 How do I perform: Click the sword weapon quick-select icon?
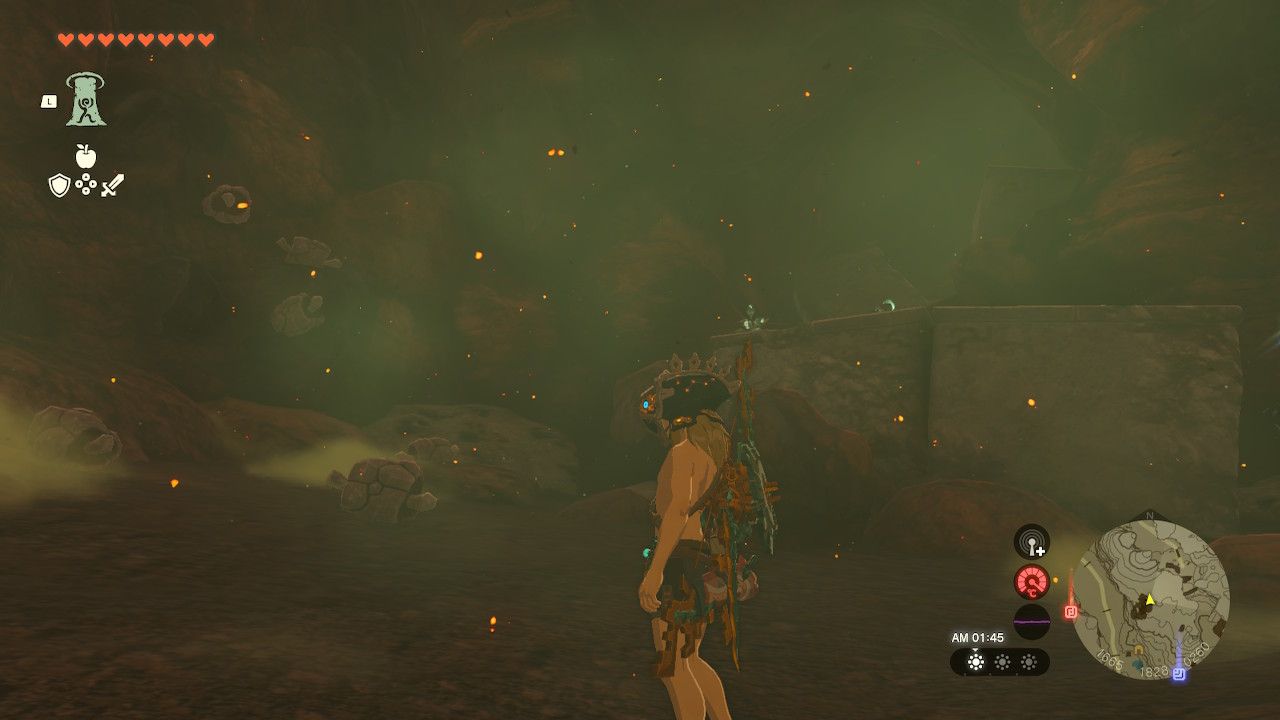(112, 185)
